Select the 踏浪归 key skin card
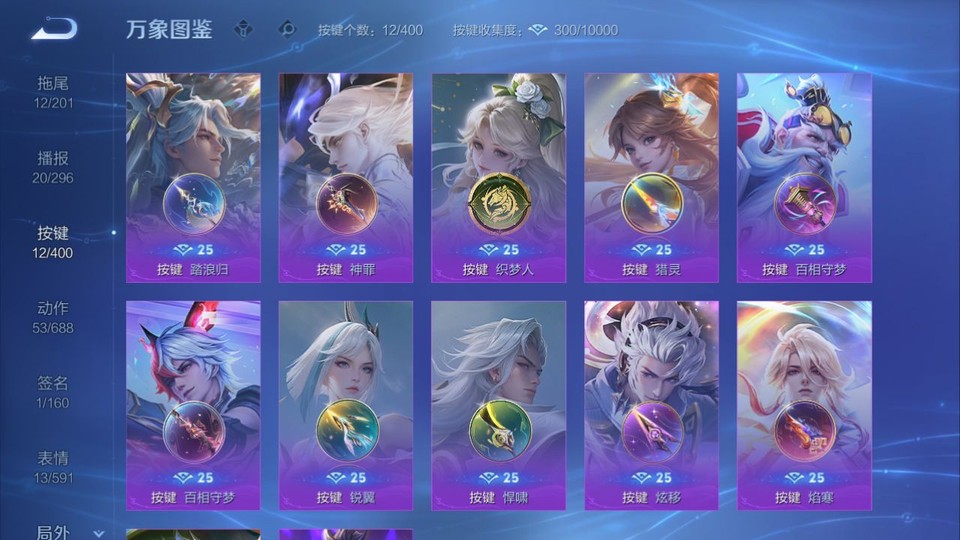This screenshot has width=960, height=540. point(193,178)
